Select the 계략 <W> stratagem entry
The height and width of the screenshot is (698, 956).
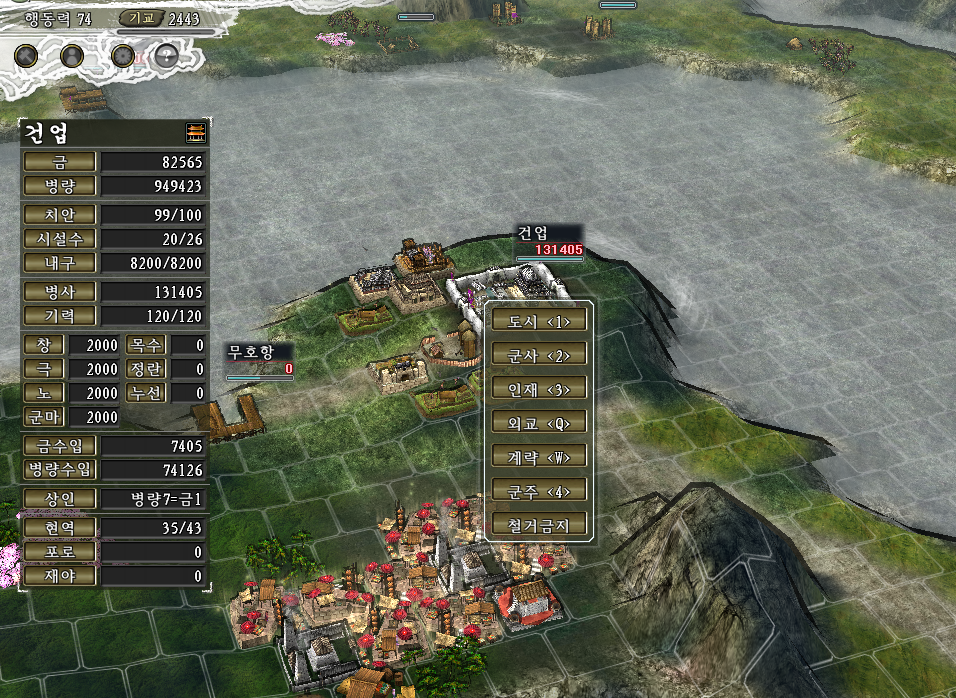coord(539,456)
